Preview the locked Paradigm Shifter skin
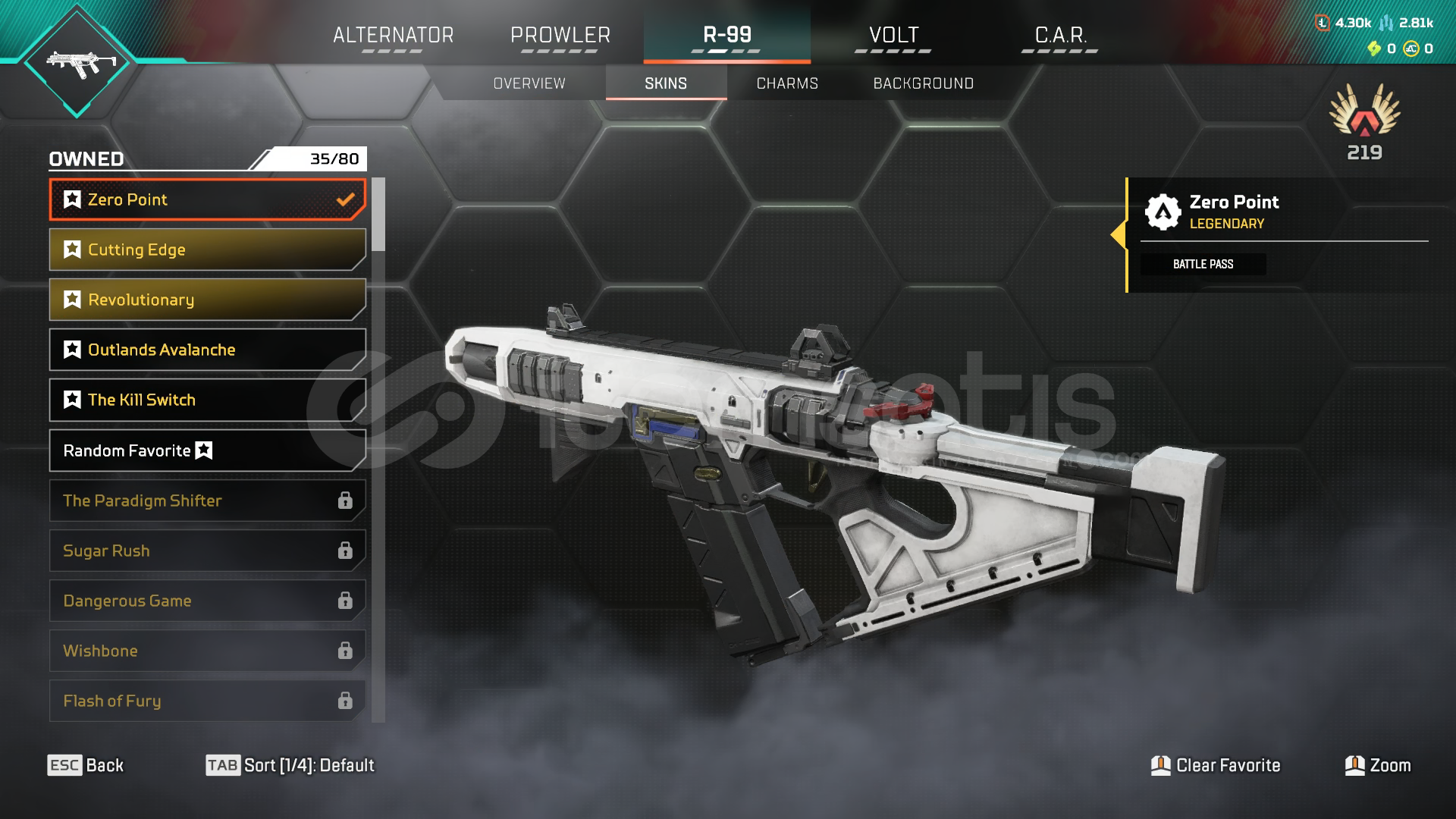 coord(207,500)
